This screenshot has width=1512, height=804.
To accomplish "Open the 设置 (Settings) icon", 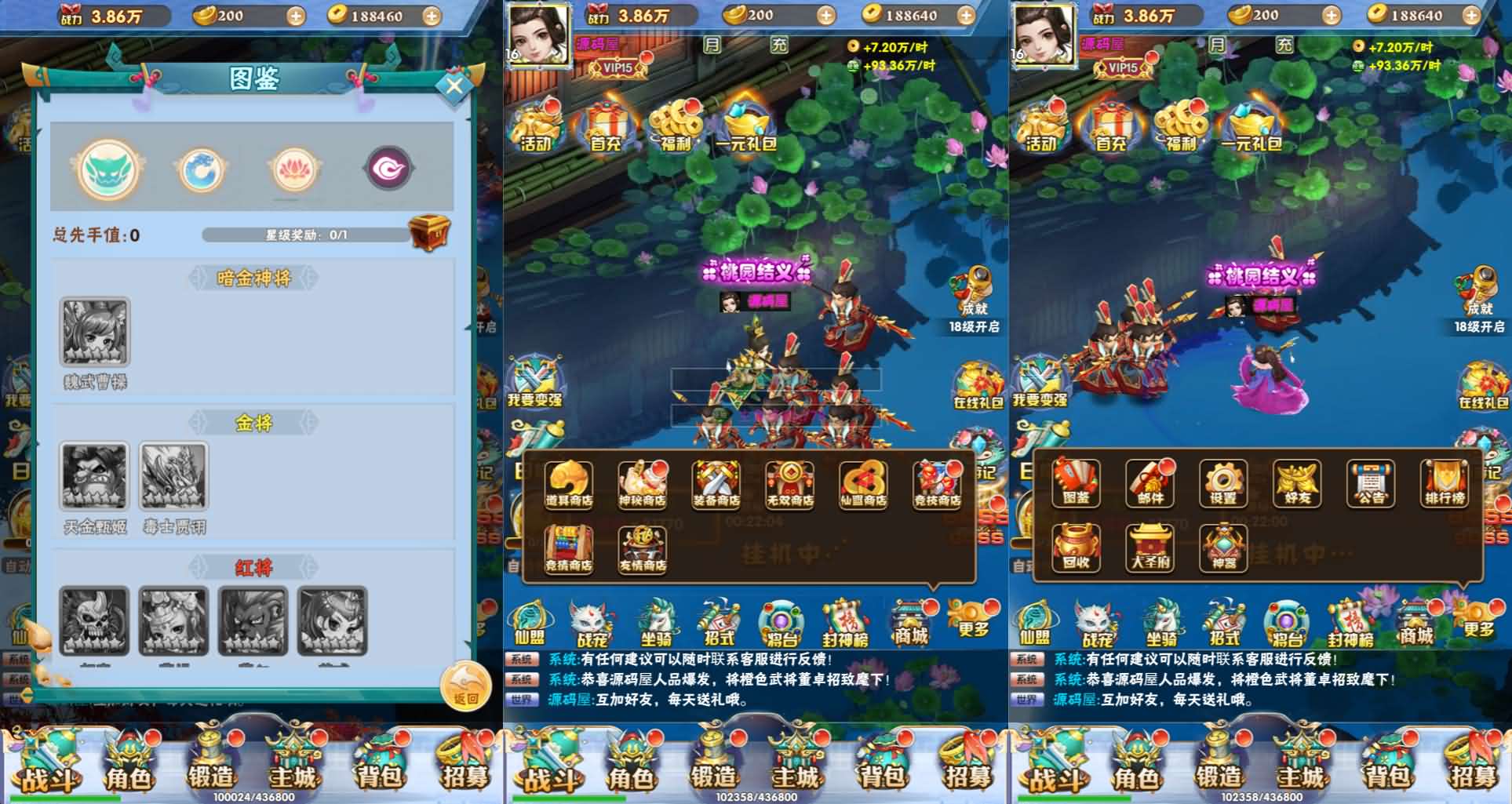I will pos(1224,482).
